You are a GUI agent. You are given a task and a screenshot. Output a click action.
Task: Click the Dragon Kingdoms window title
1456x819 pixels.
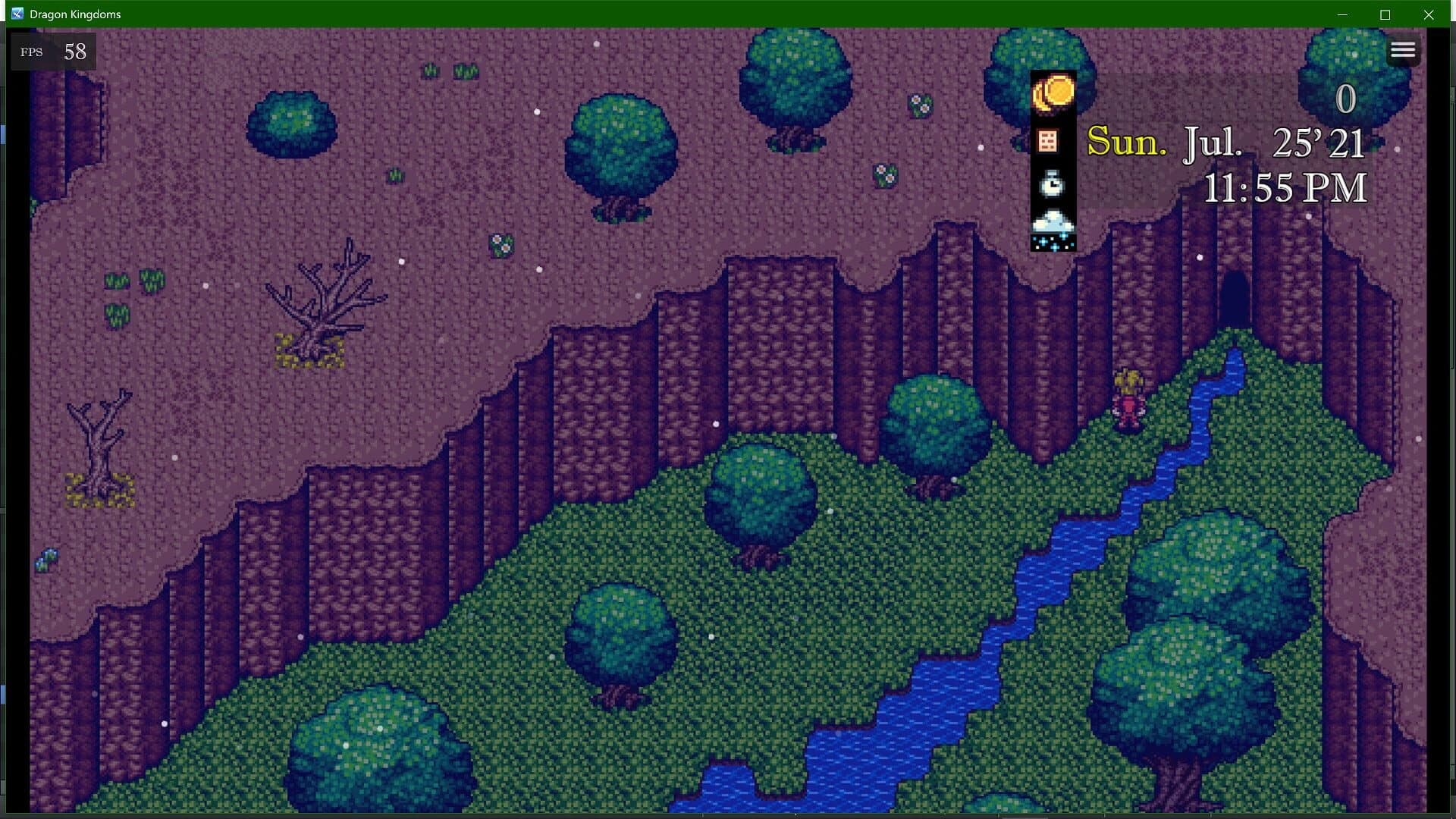(x=75, y=14)
